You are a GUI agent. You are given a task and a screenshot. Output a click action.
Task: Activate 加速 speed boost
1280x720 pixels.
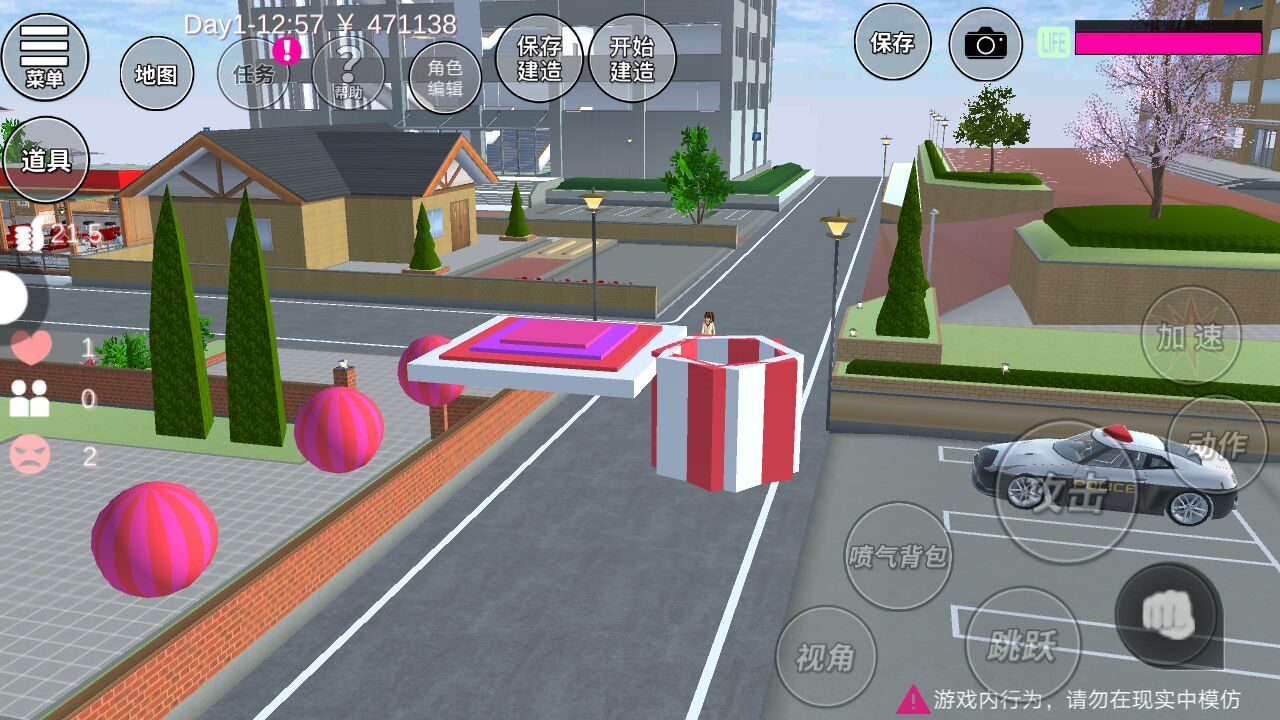(1190, 336)
